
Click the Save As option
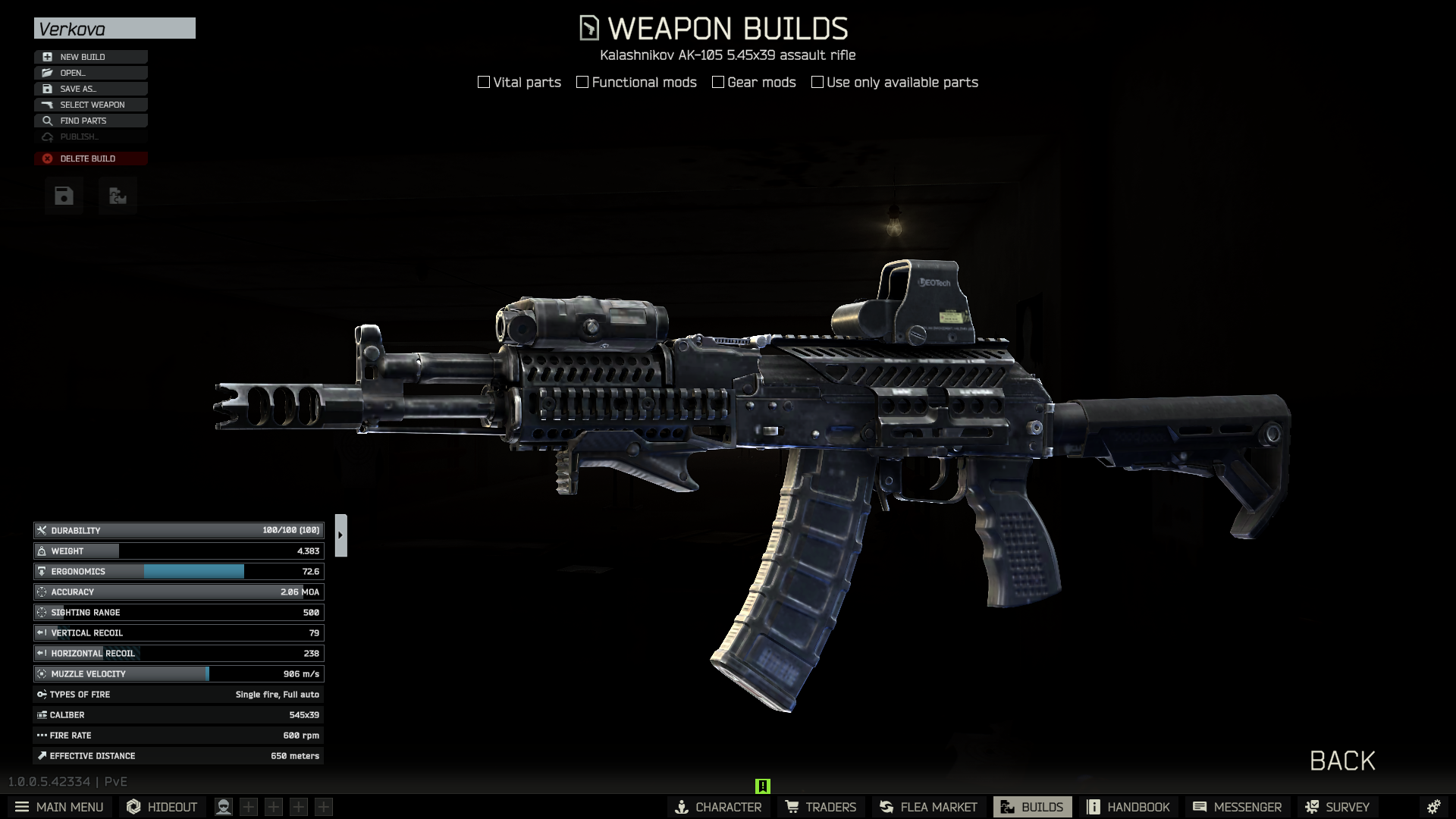pos(90,89)
